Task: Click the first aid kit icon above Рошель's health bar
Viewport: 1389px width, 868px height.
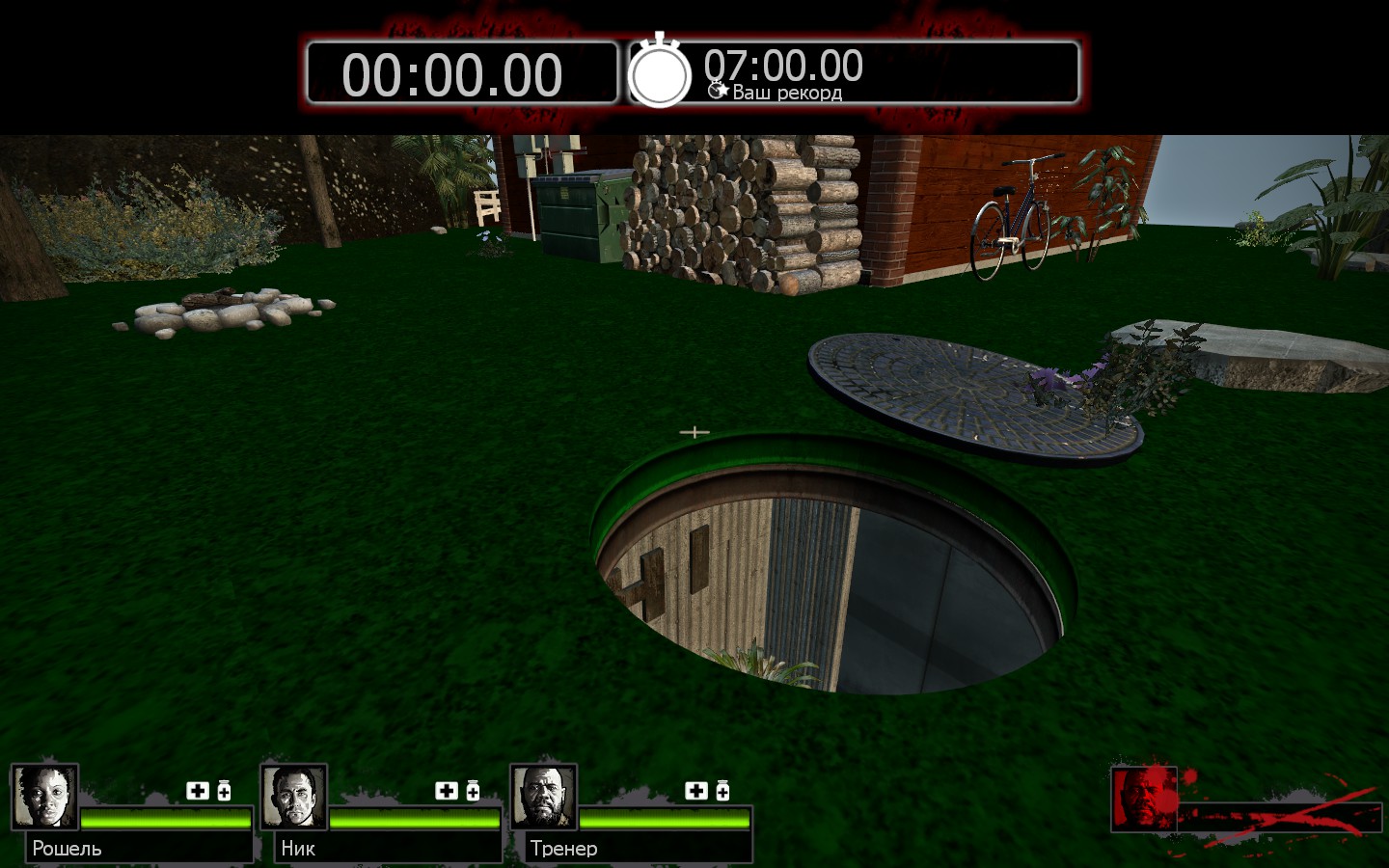Action: click(198, 791)
